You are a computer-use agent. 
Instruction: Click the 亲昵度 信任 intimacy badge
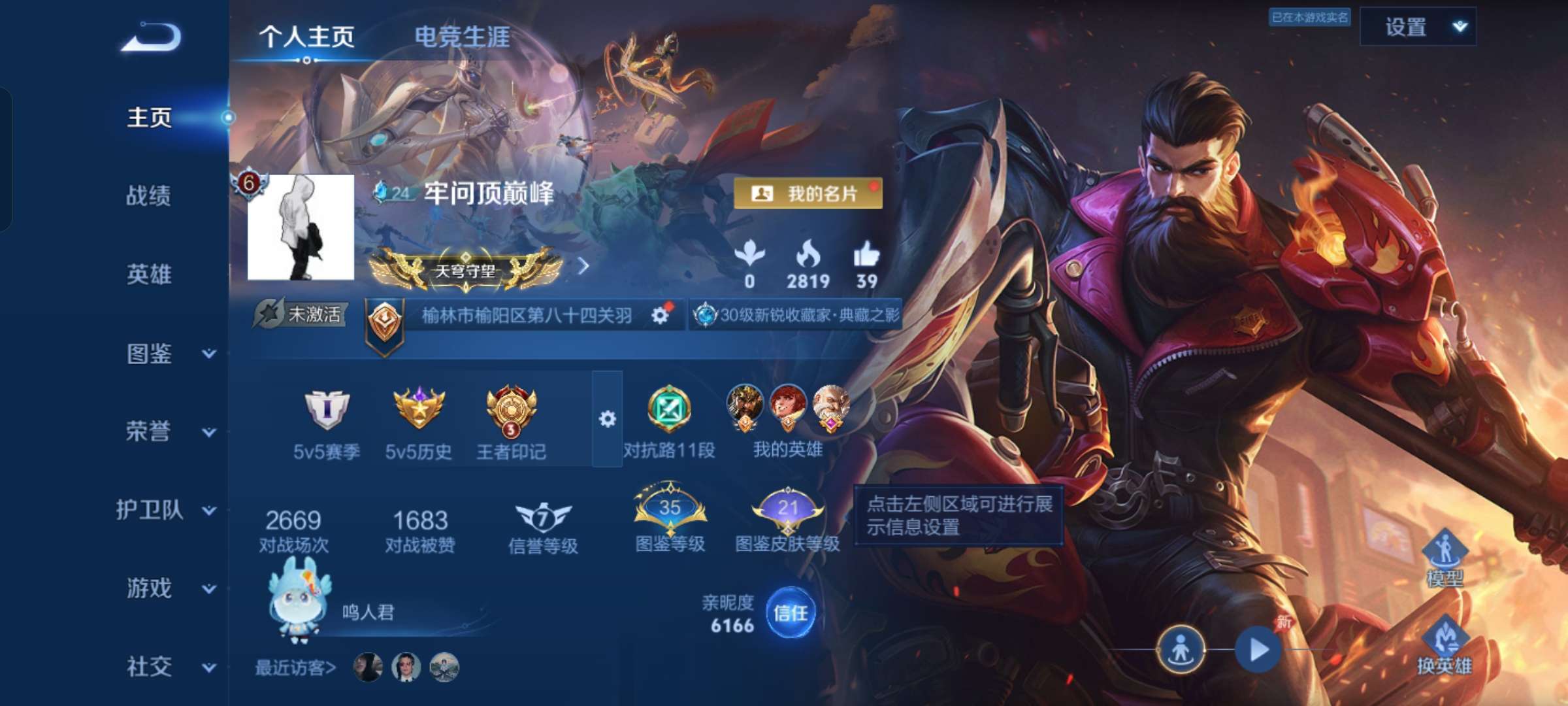[791, 613]
